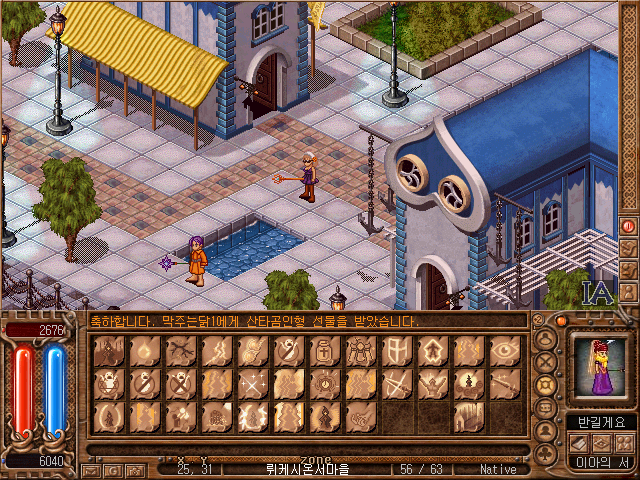The image size is (640, 480).
Task: Click the flame spell icon in top row
Action: point(145,351)
